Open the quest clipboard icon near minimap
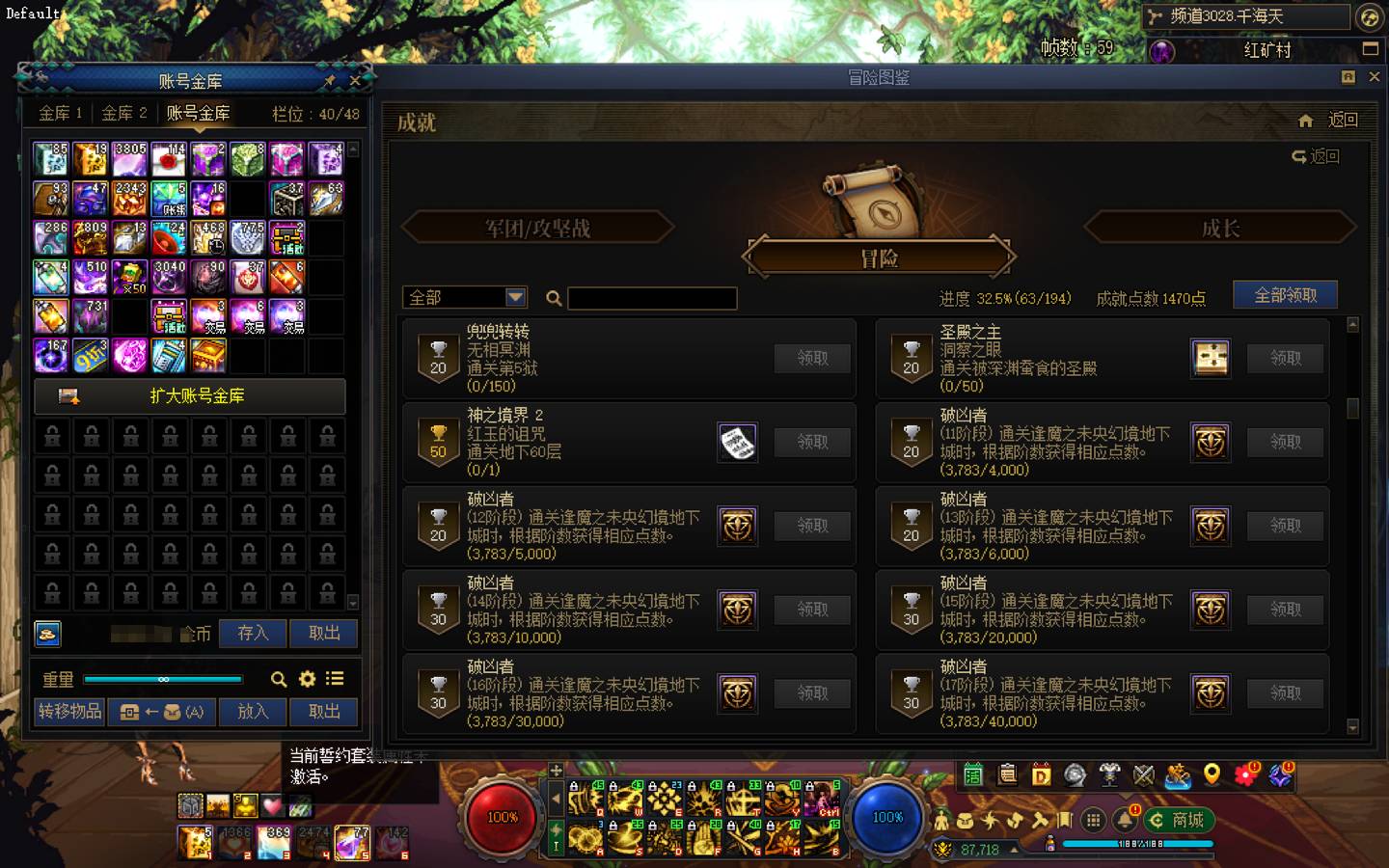Image resolution: width=1389 pixels, height=868 pixels. (x=1008, y=774)
